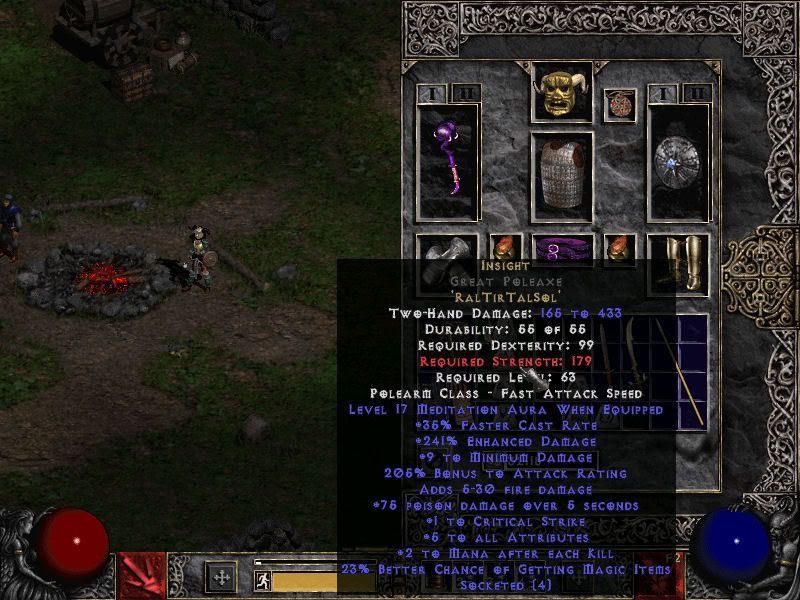This screenshot has height=600, width=800.
Task: Click the round shield slot
Action: click(x=678, y=160)
